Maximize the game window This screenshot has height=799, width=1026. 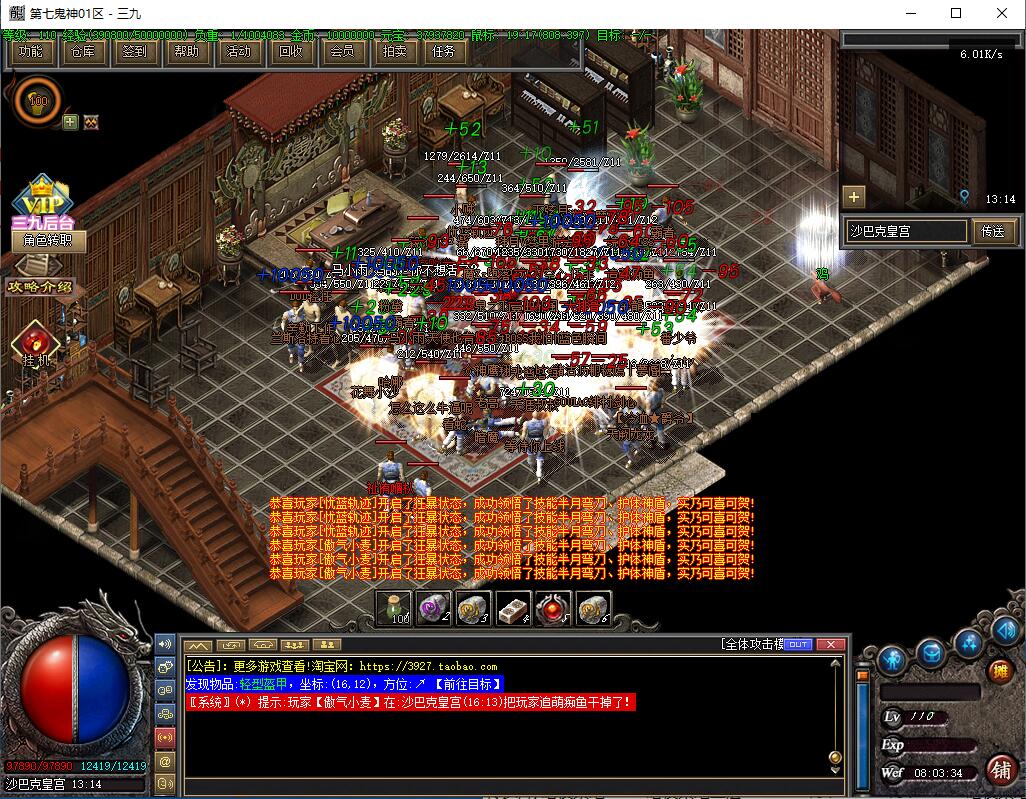pyautogui.click(x=955, y=13)
